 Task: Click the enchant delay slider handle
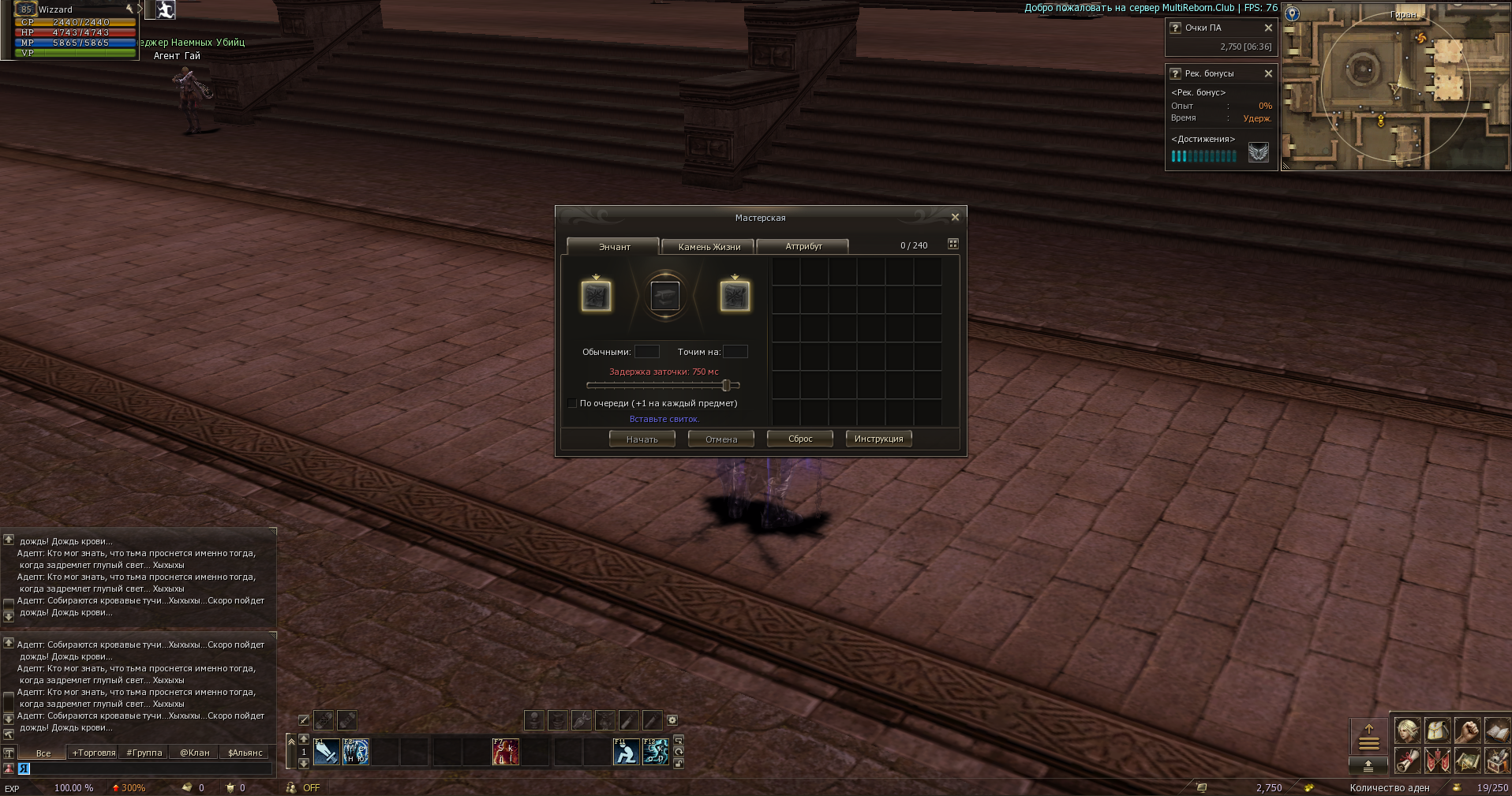coord(726,386)
